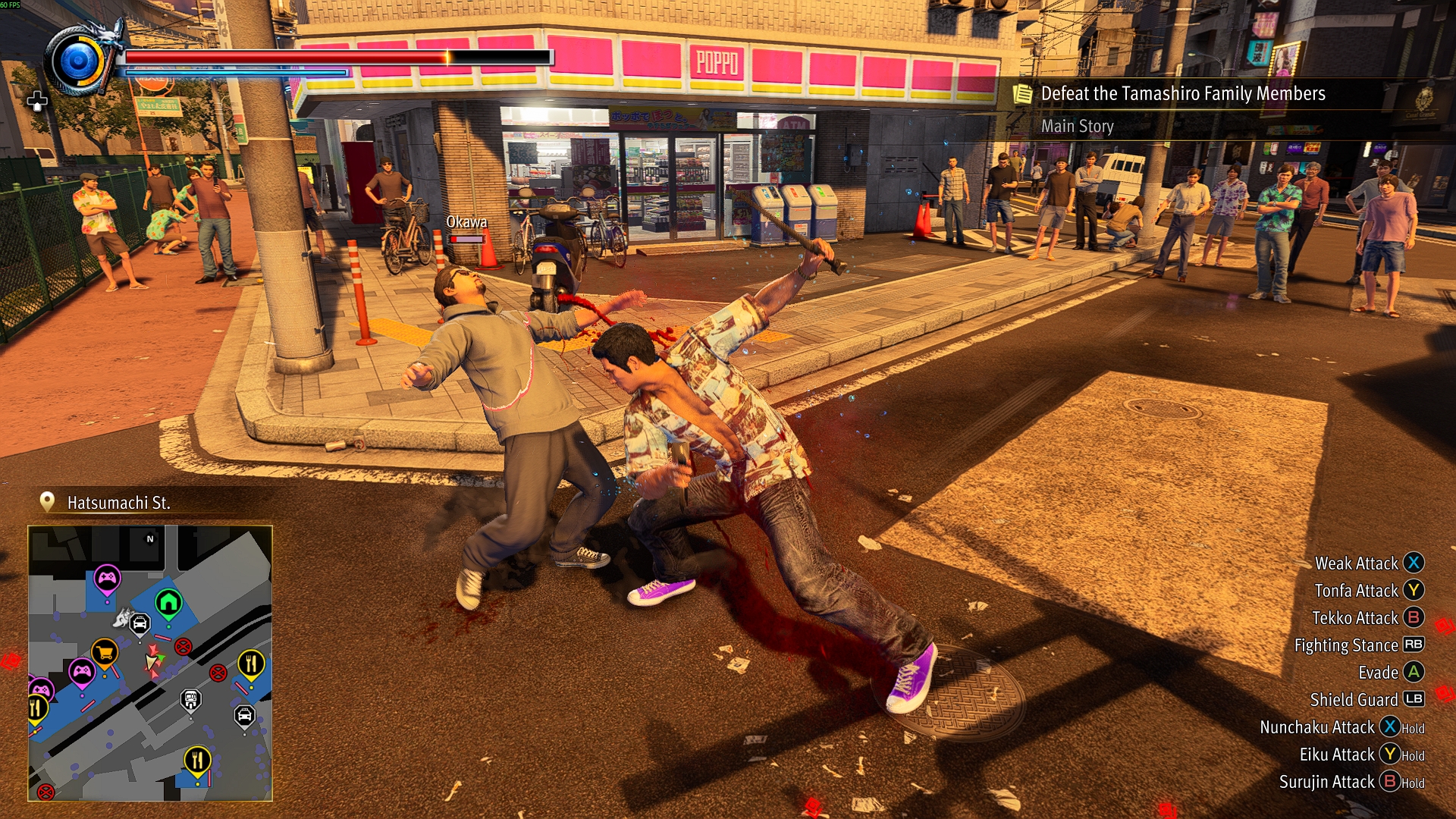The width and height of the screenshot is (1456, 819).
Task: Select the orange shopping cart map marker
Action: click(x=105, y=651)
